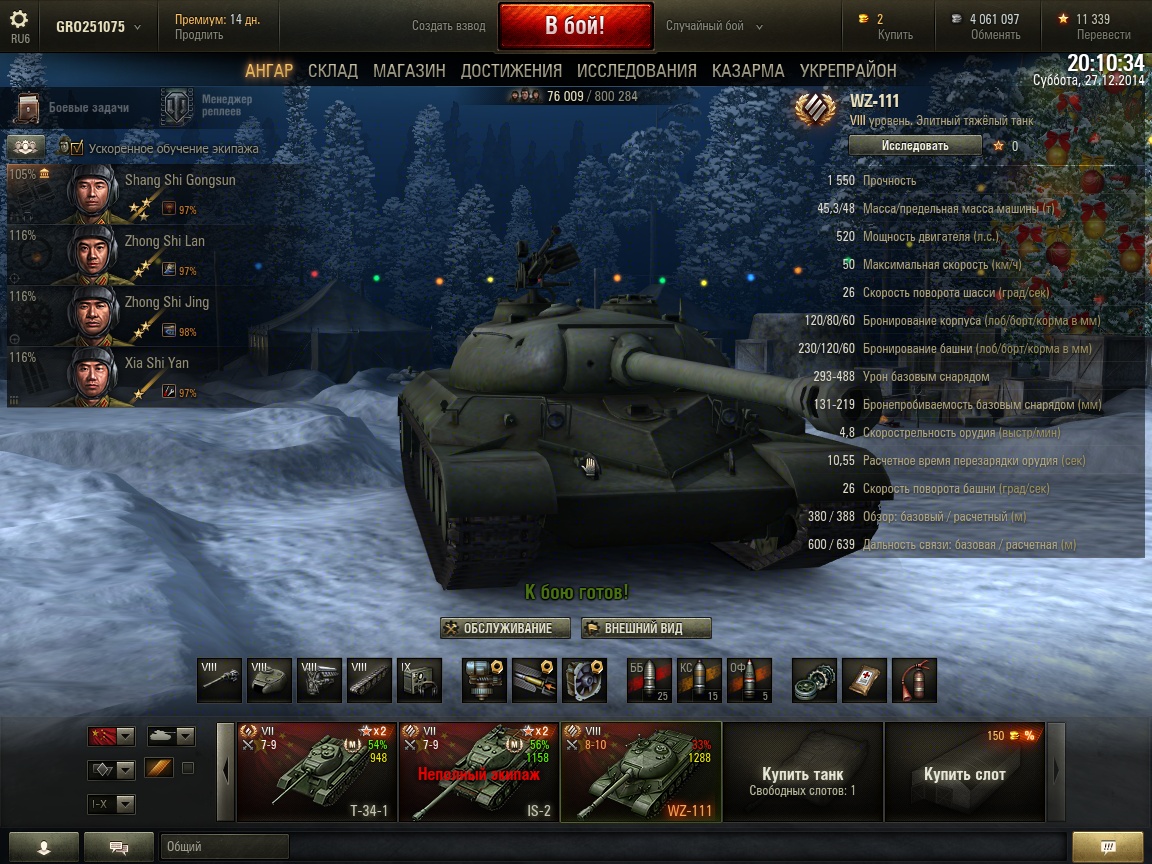Open the Случайный бой battle type dropdown

click(x=714, y=26)
